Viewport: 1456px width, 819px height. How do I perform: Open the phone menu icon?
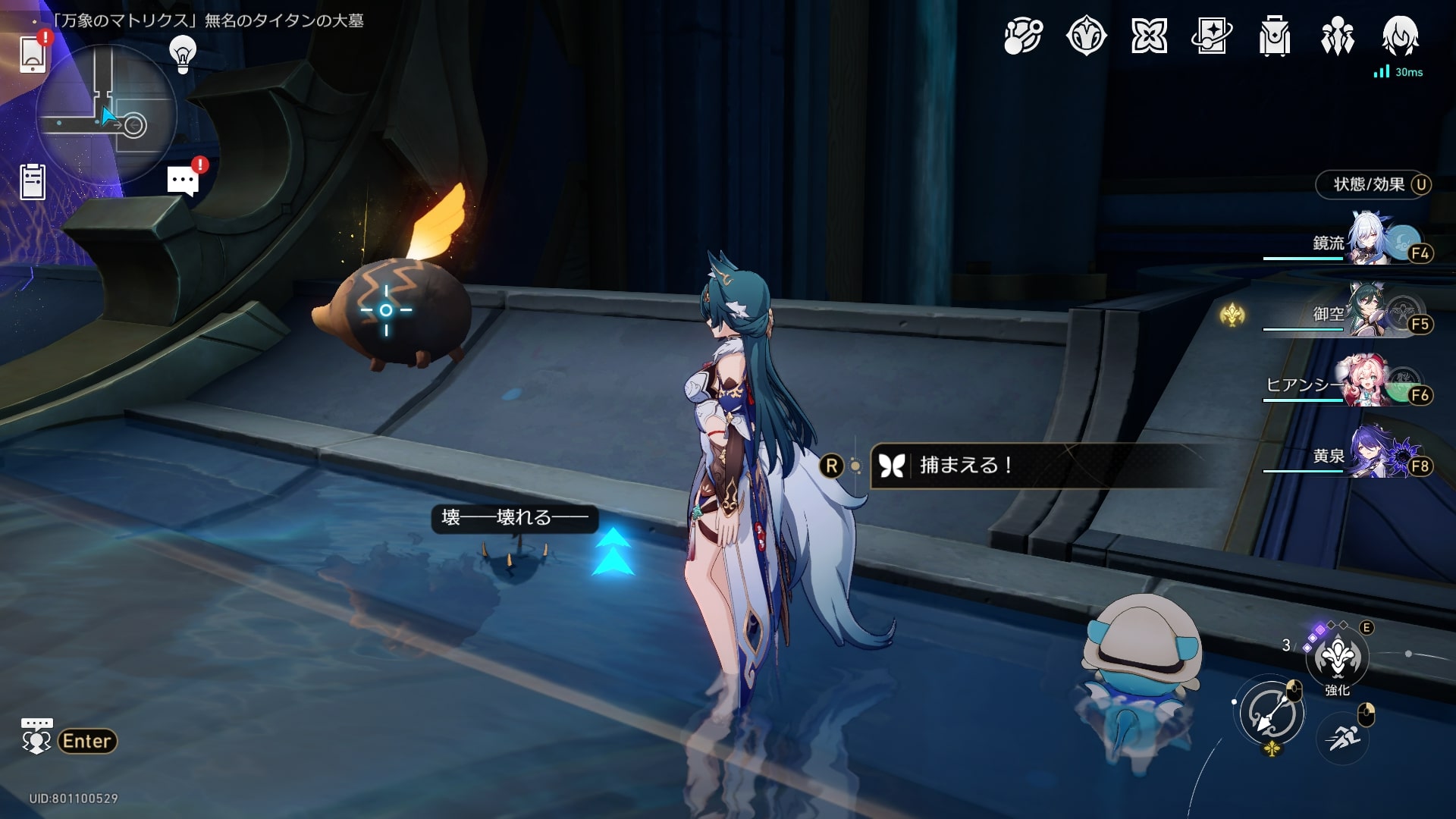click(x=33, y=53)
